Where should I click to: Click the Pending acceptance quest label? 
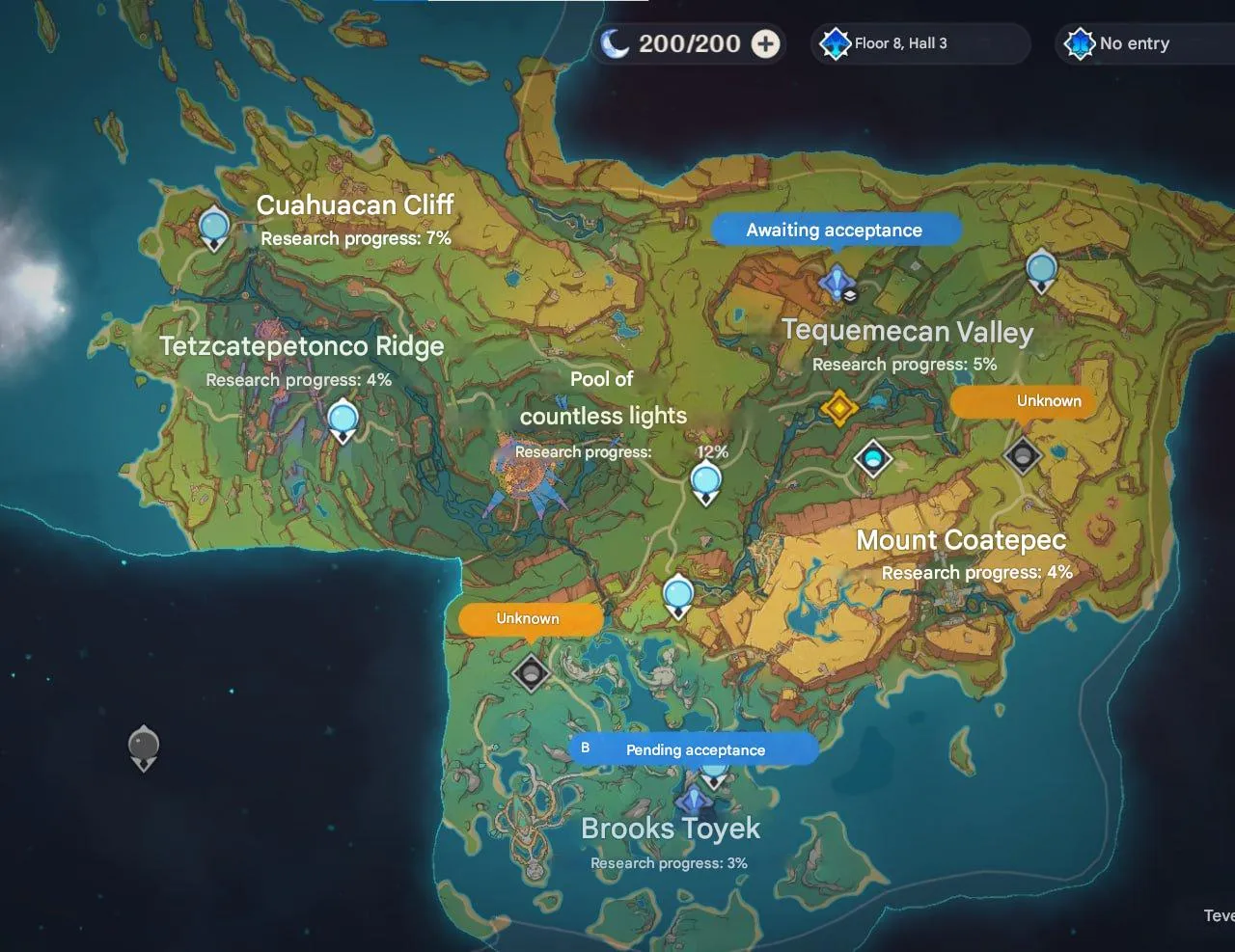click(x=695, y=749)
